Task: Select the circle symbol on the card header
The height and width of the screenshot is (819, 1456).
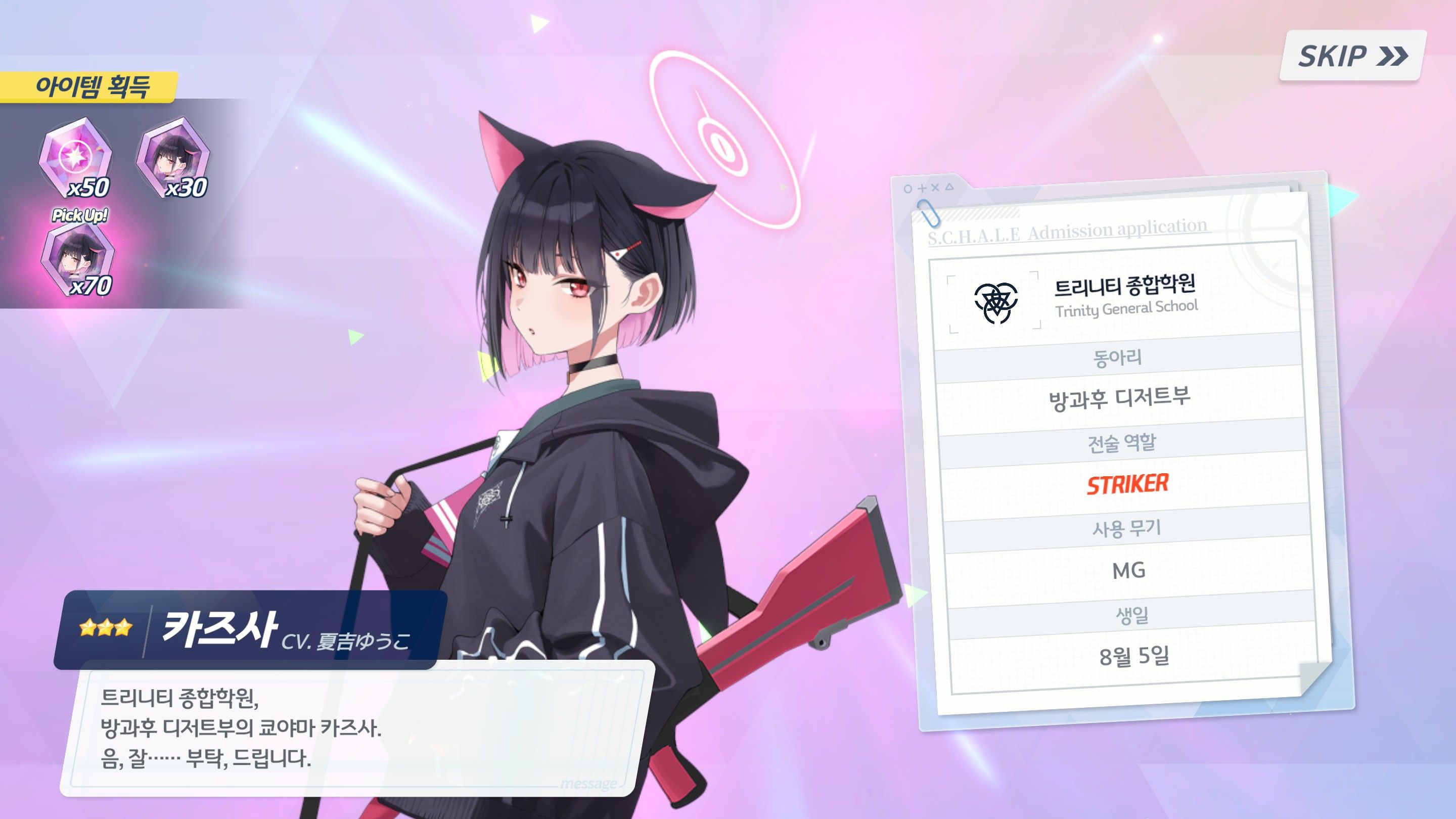Action: pyautogui.click(x=908, y=188)
